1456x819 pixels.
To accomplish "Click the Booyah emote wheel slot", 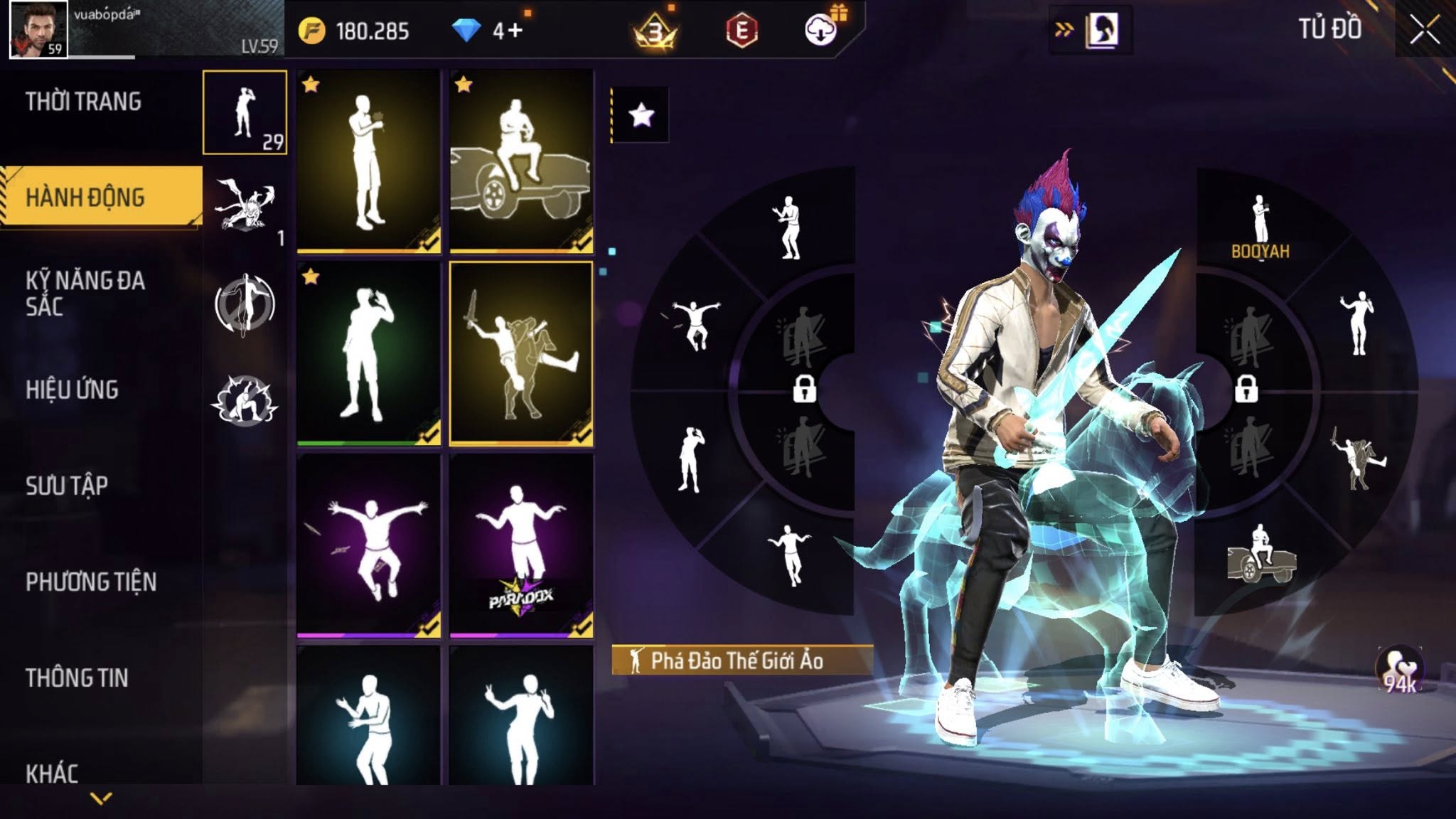I will click(1260, 226).
